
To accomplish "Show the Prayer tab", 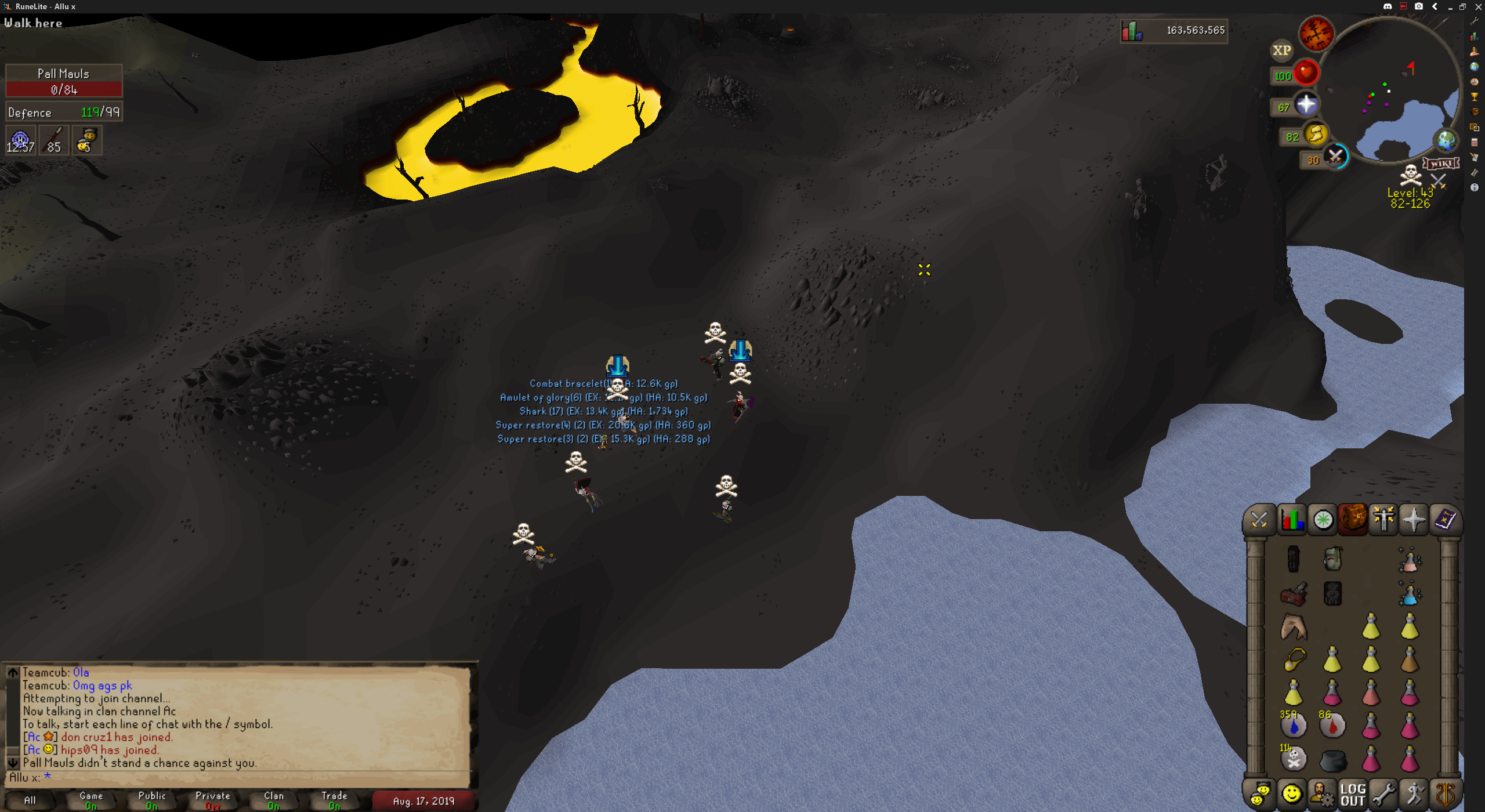I will click(1414, 520).
